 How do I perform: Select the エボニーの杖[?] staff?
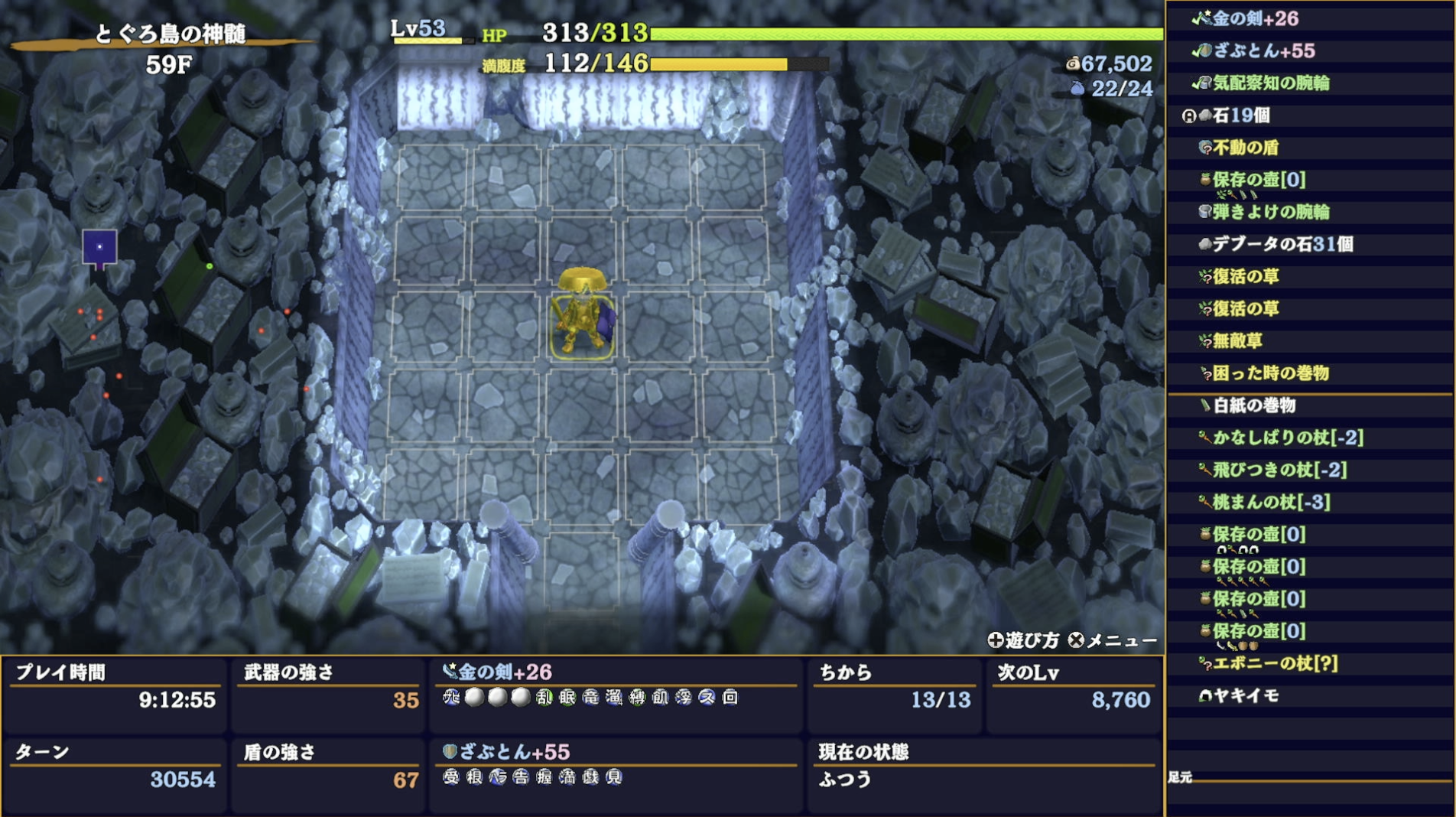pos(1274,663)
